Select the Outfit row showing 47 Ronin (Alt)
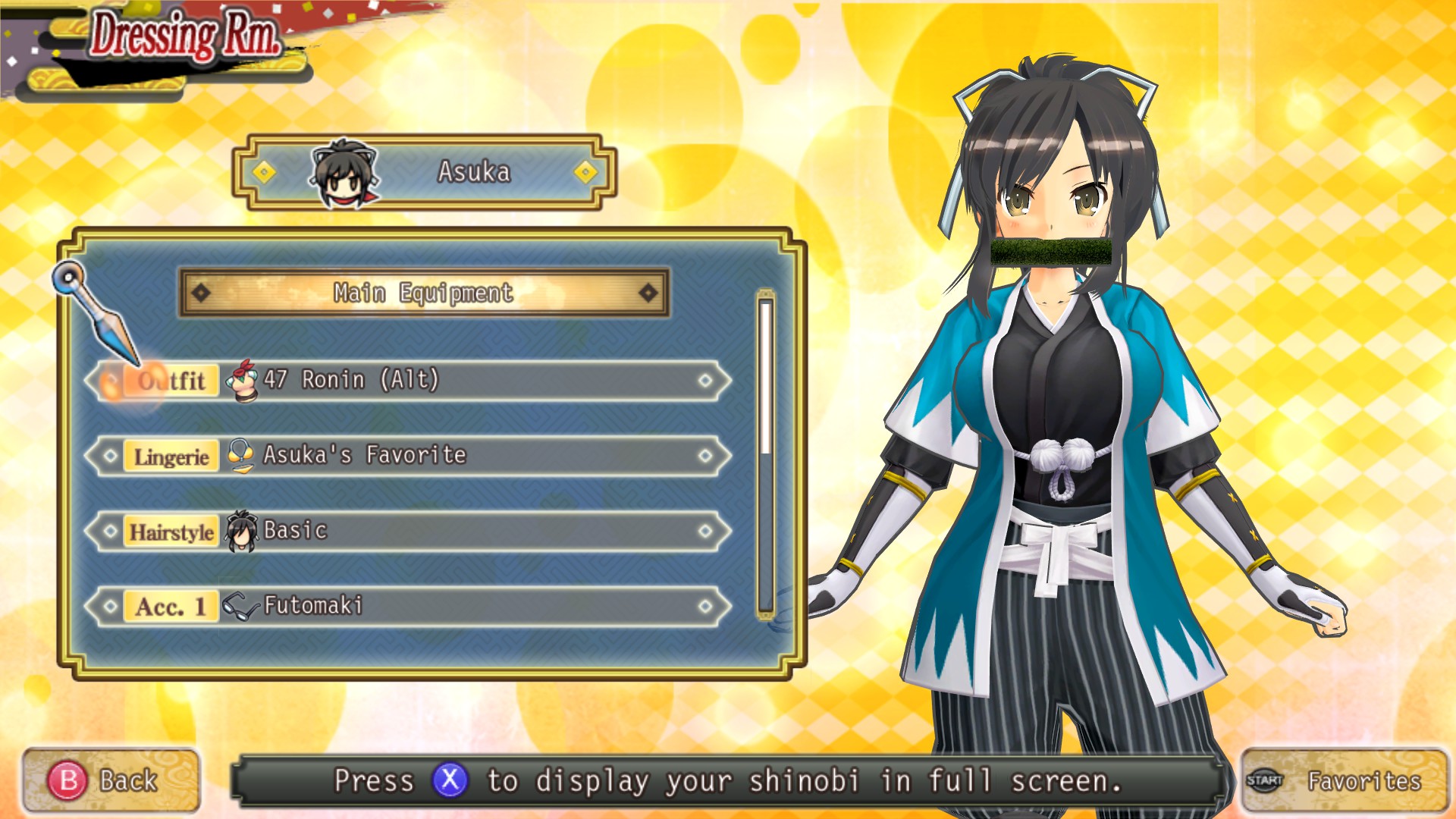This screenshot has width=1456, height=819. coord(409,380)
